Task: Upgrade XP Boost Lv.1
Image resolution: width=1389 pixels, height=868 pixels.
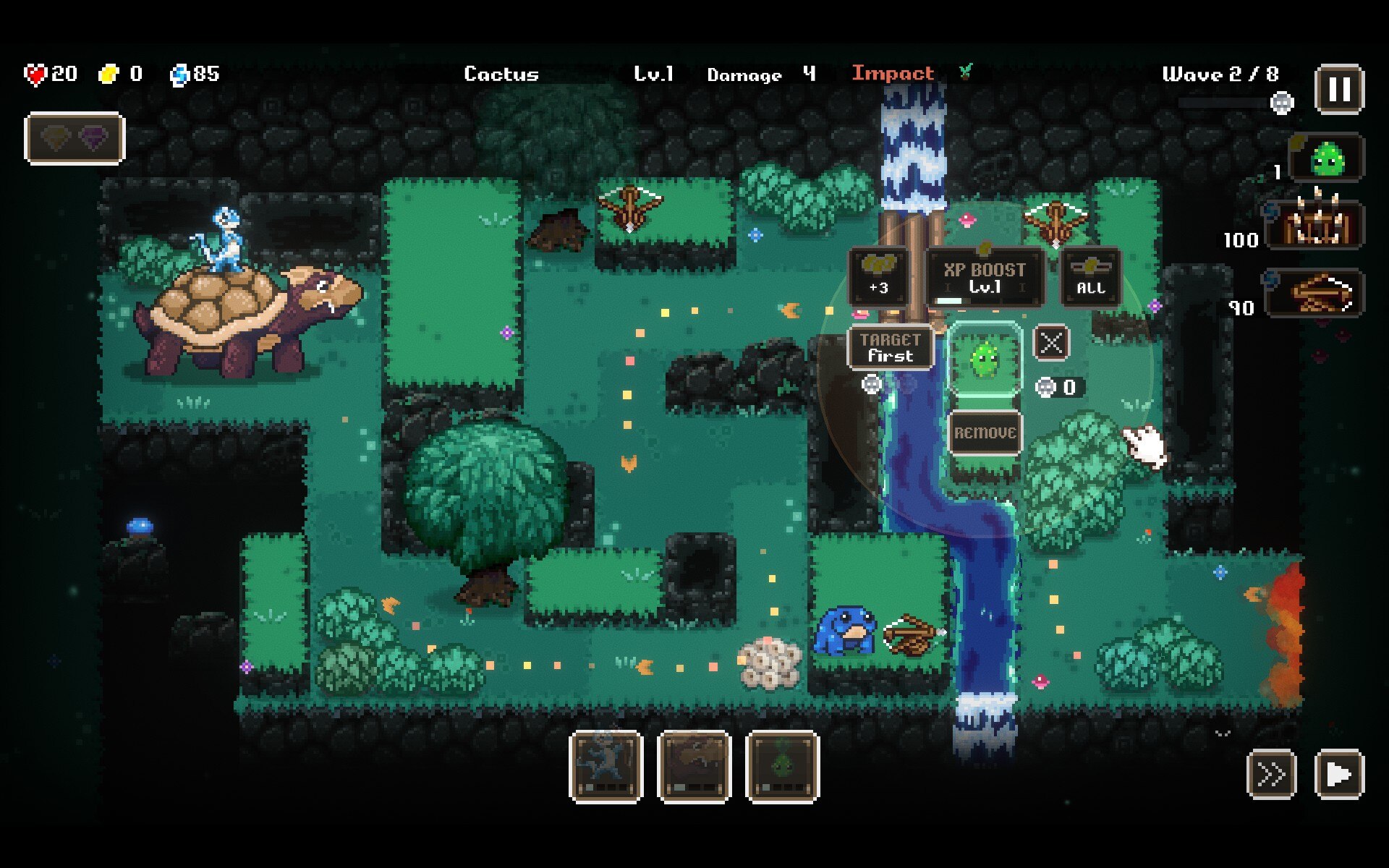Action: point(985,278)
